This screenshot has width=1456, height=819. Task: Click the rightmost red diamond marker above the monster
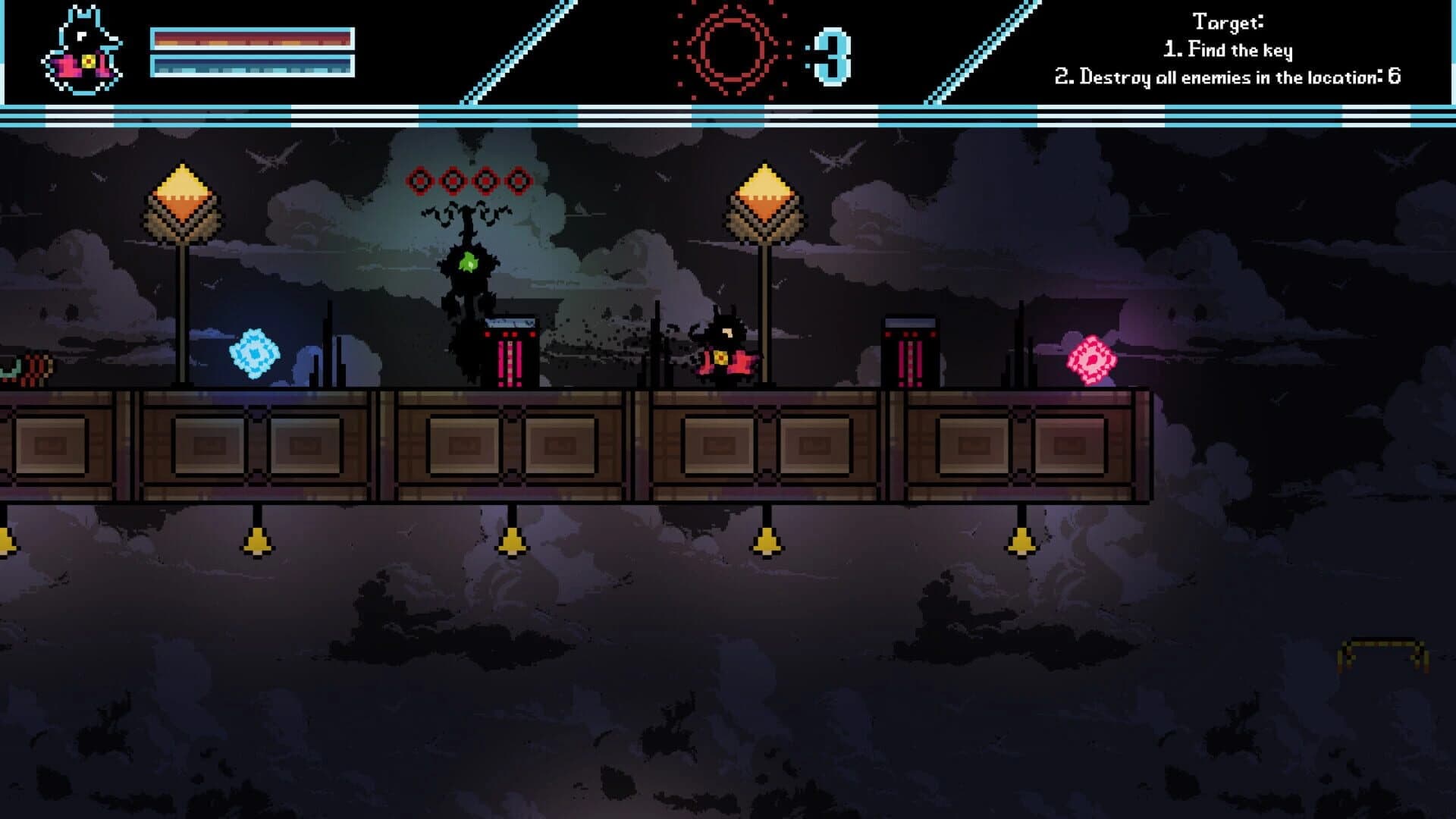(519, 180)
